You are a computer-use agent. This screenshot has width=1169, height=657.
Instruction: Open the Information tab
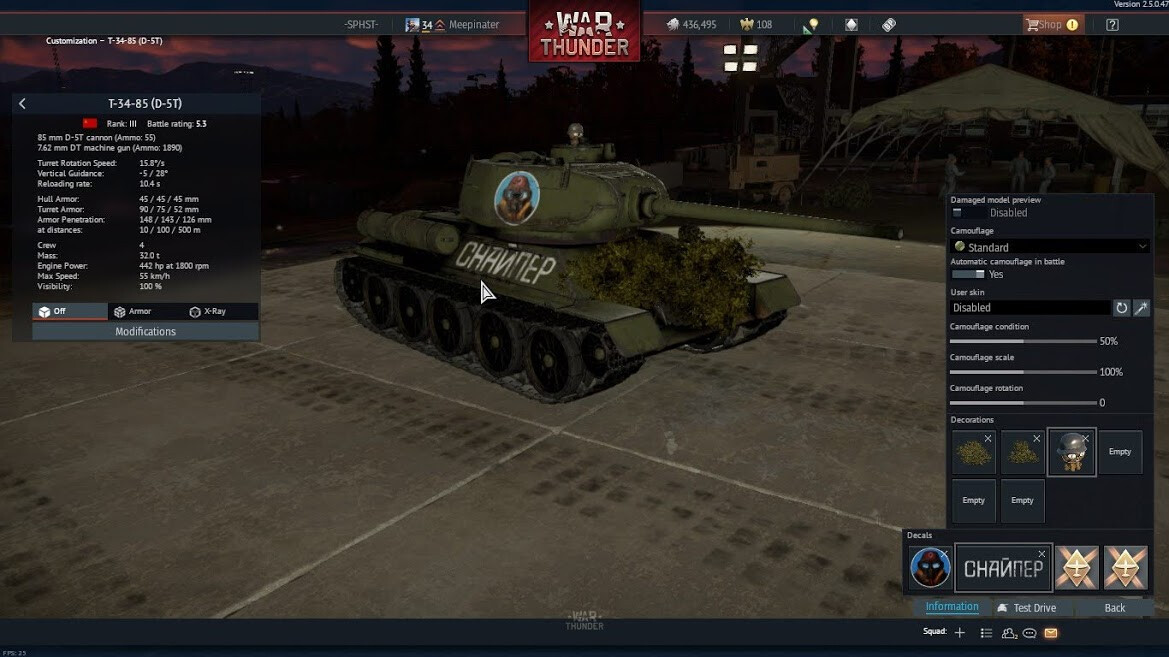tap(952, 607)
